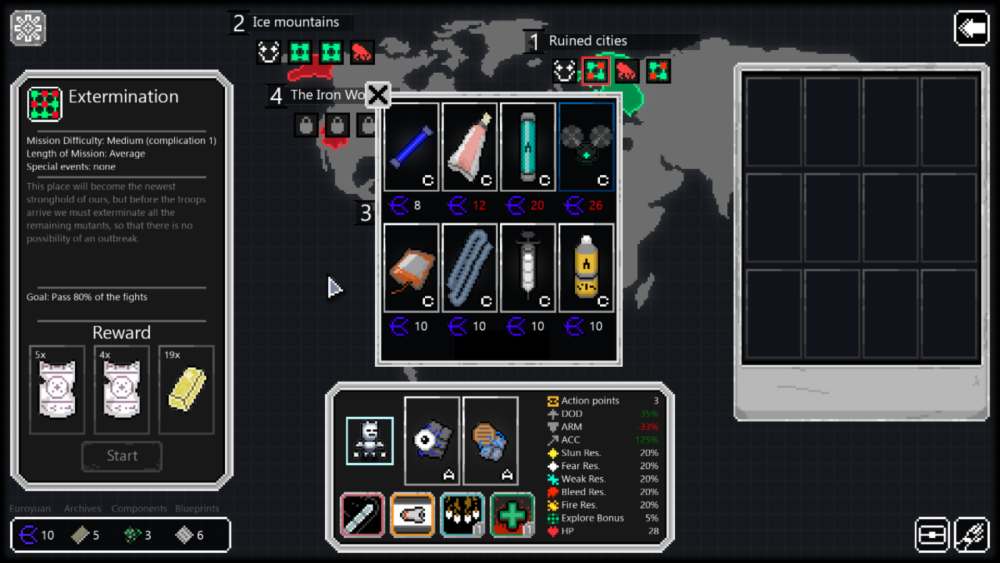The image size is (1000, 563).
Task: Select the yellow bottle shop item
Action: click(587, 267)
